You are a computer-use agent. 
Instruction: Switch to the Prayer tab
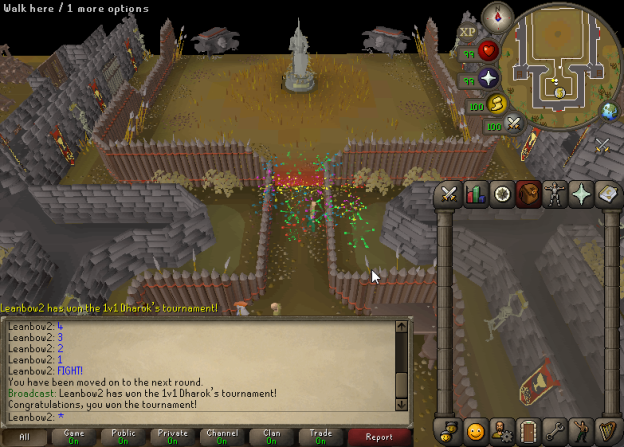point(581,194)
